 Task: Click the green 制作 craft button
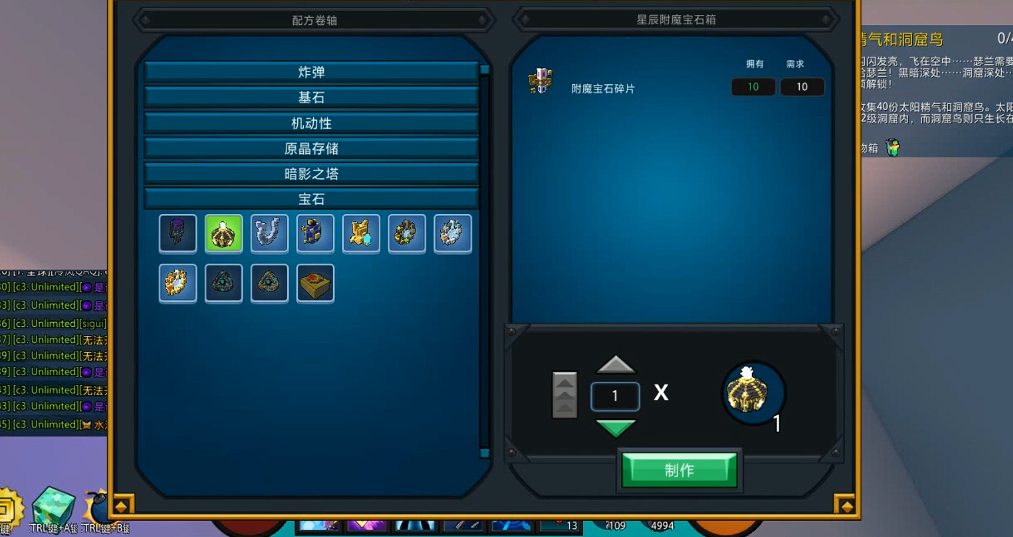point(679,470)
